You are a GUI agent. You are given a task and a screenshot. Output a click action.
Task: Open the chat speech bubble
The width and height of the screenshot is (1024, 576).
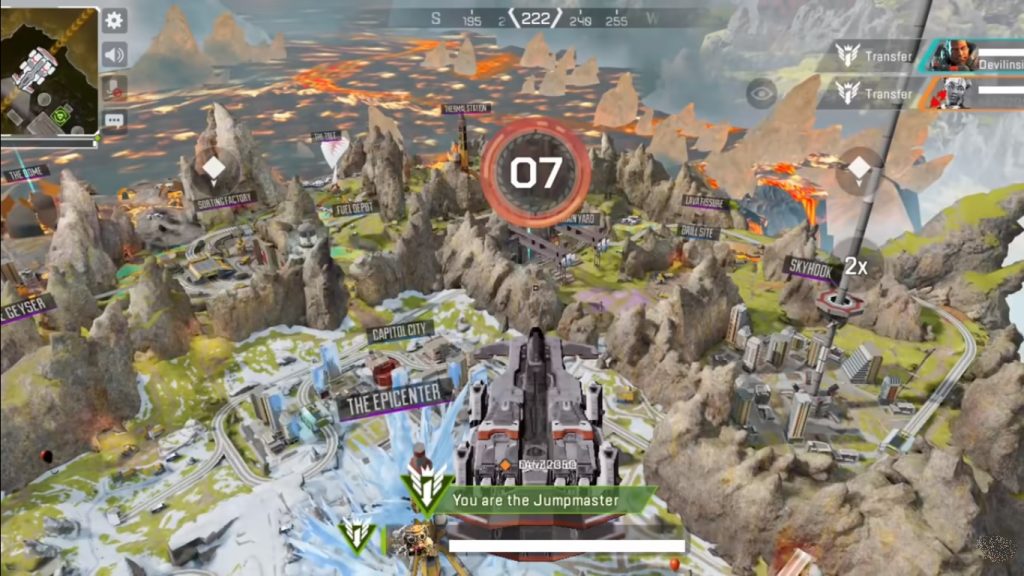115,121
